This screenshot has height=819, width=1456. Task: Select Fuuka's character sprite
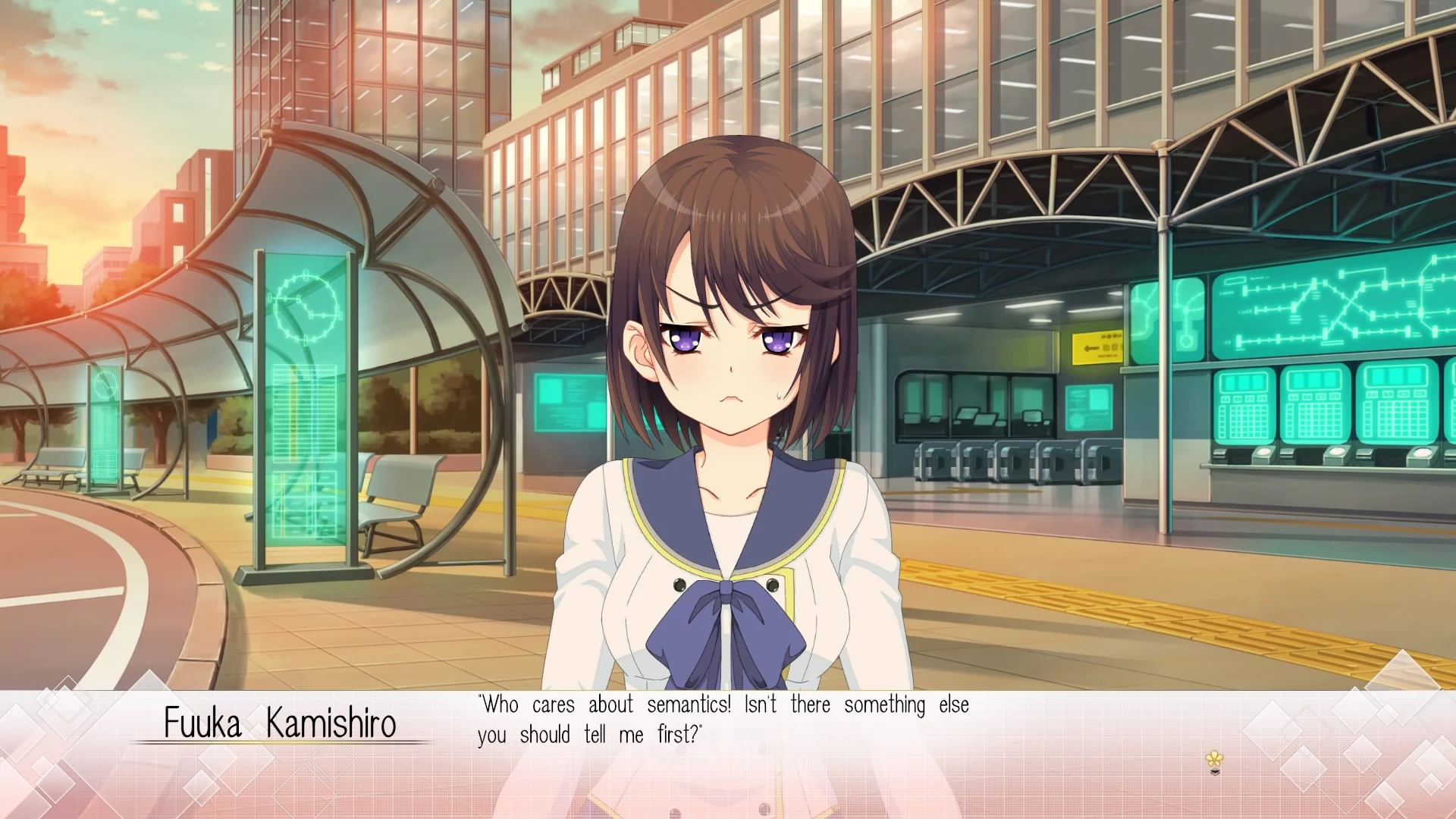tap(728, 379)
